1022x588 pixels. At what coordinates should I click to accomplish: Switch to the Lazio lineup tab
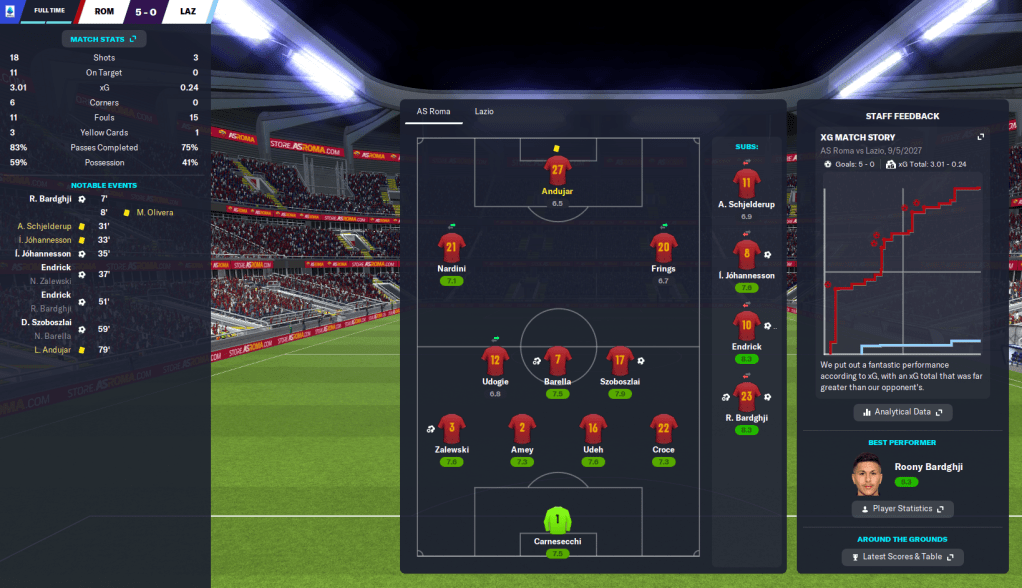click(484, 111)
